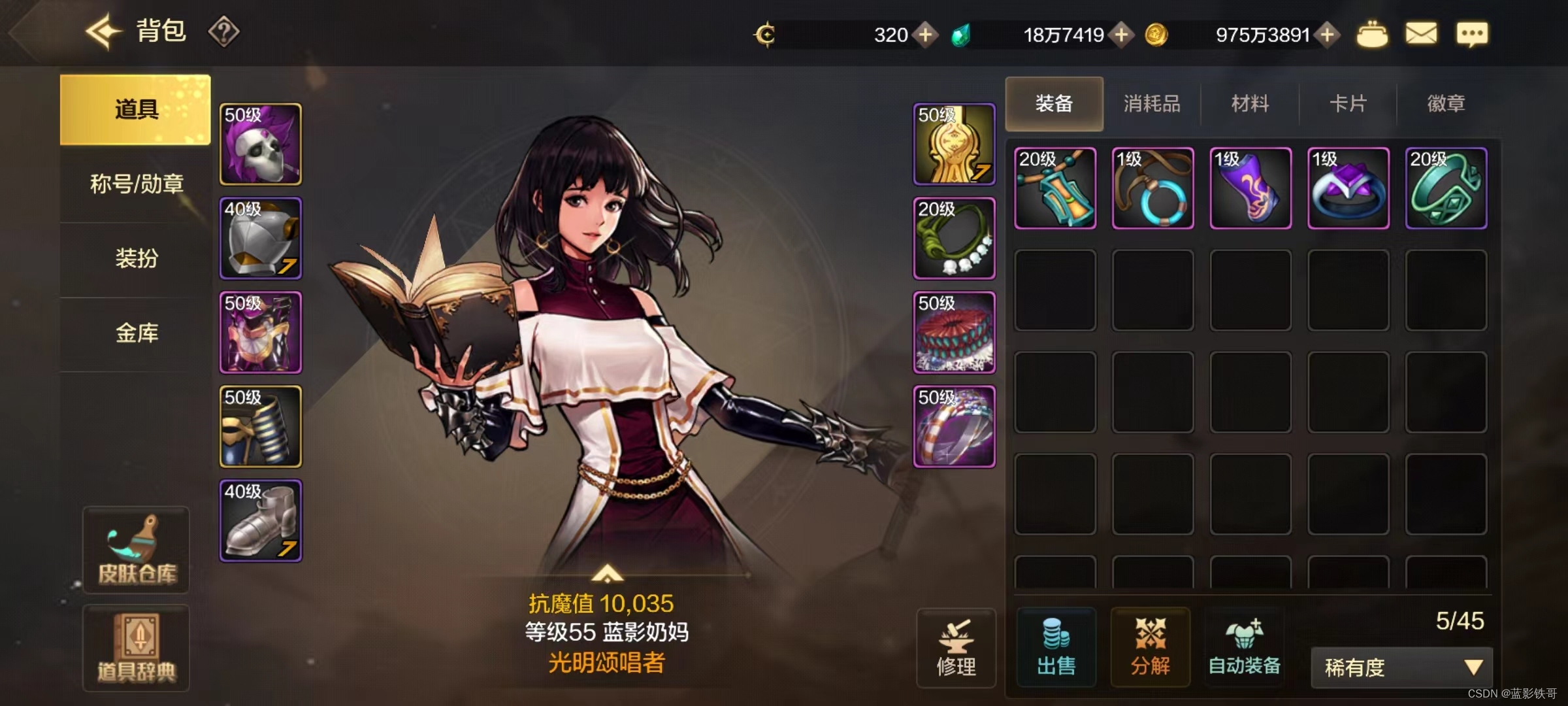Select the purple gem ring in inventory
Image resolution: width=1568 pixels, height=706 pixels.
(1348, 188)
